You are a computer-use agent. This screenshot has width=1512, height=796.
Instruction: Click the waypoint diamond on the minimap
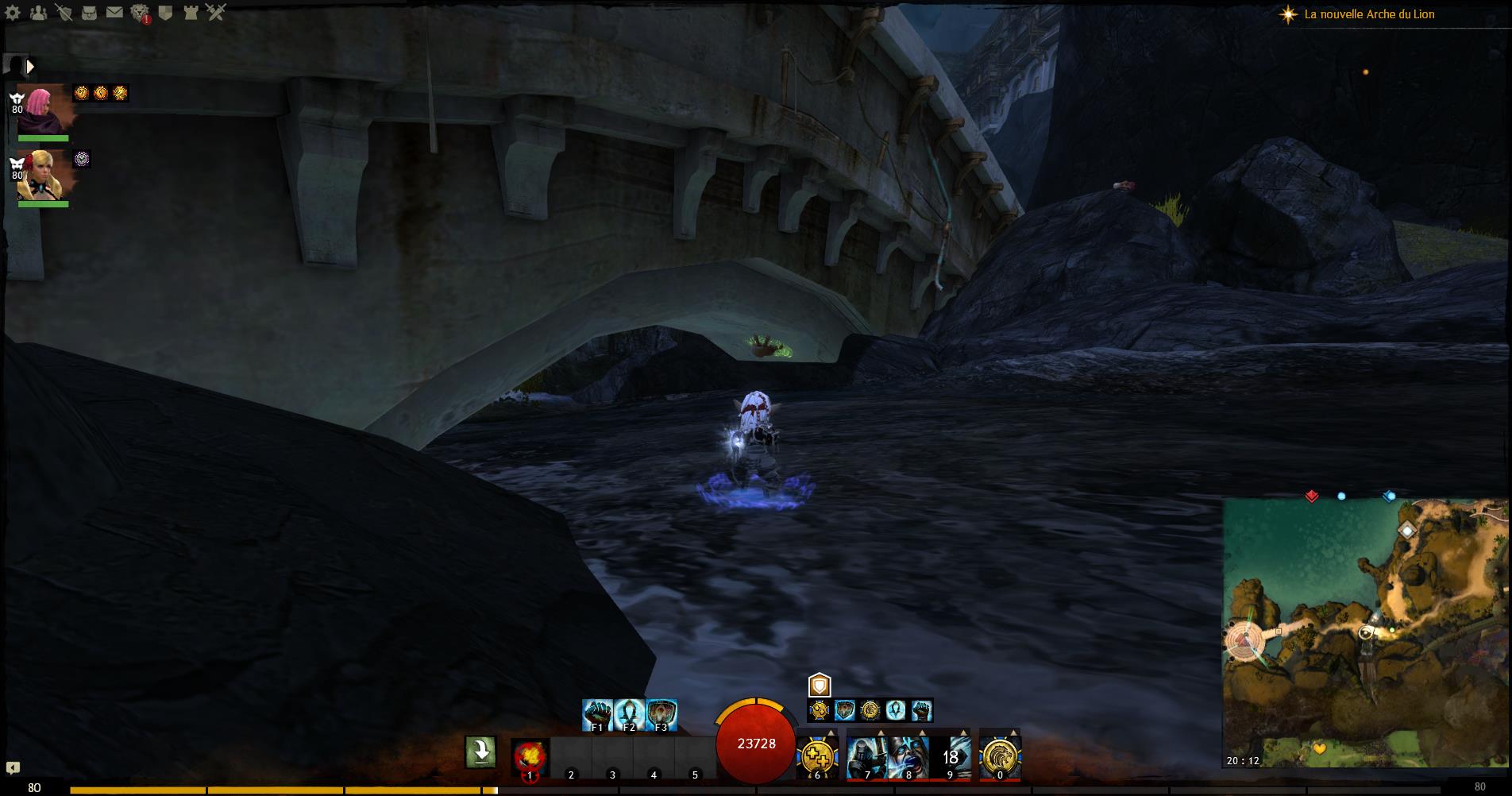[1406, 530]
